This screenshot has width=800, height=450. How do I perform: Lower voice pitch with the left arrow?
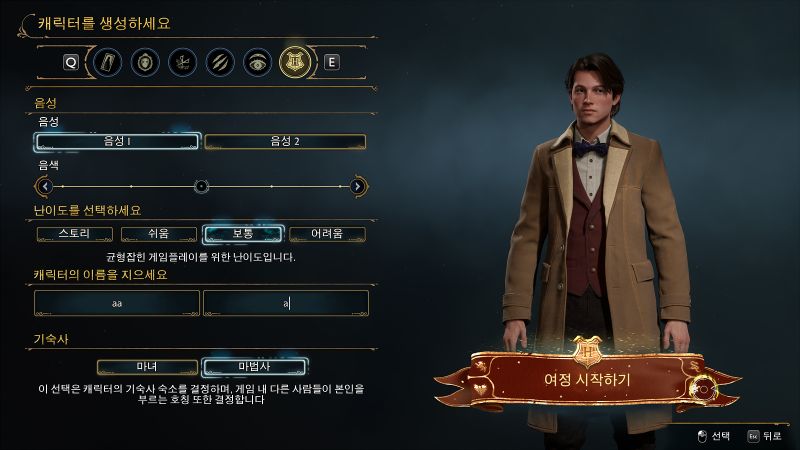(x=43, y=186)
